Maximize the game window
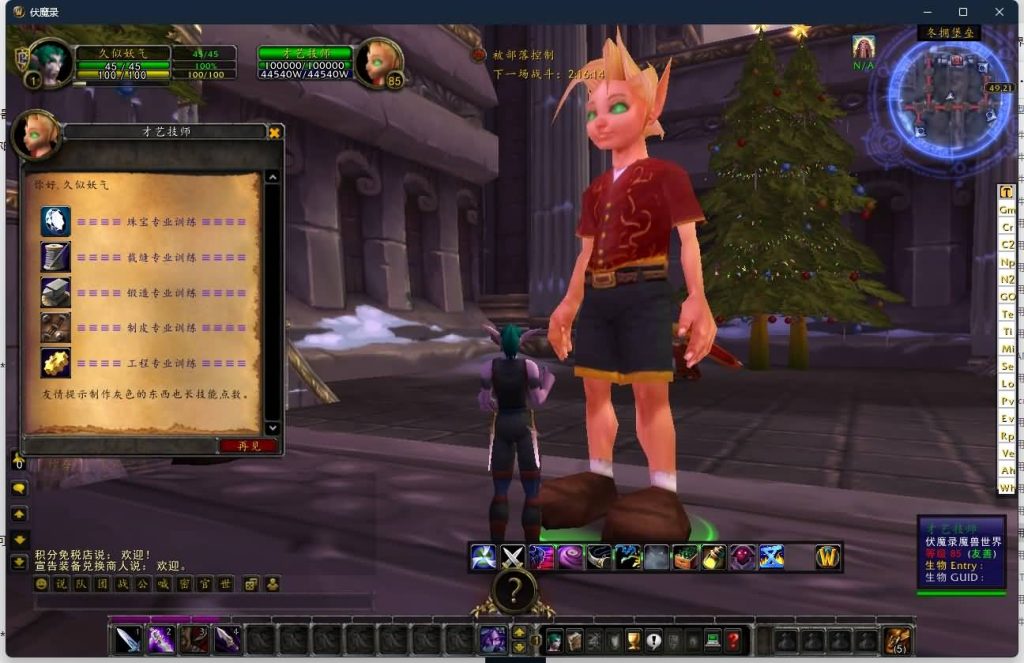The image size is (1024, 663). [963, 12]
